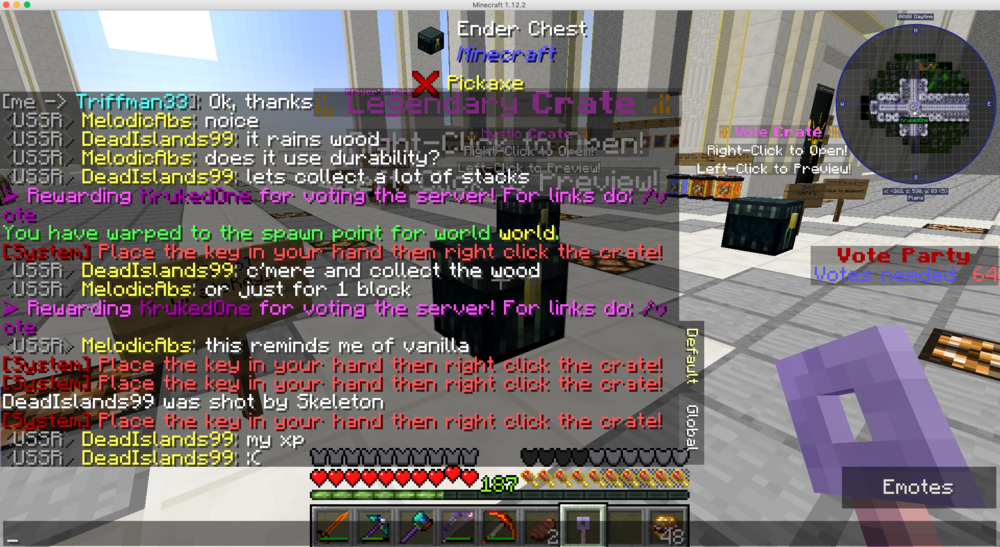Select the orange sword hotbar slot
This screenshot has height=547, width=1000.
coord(335,526)
